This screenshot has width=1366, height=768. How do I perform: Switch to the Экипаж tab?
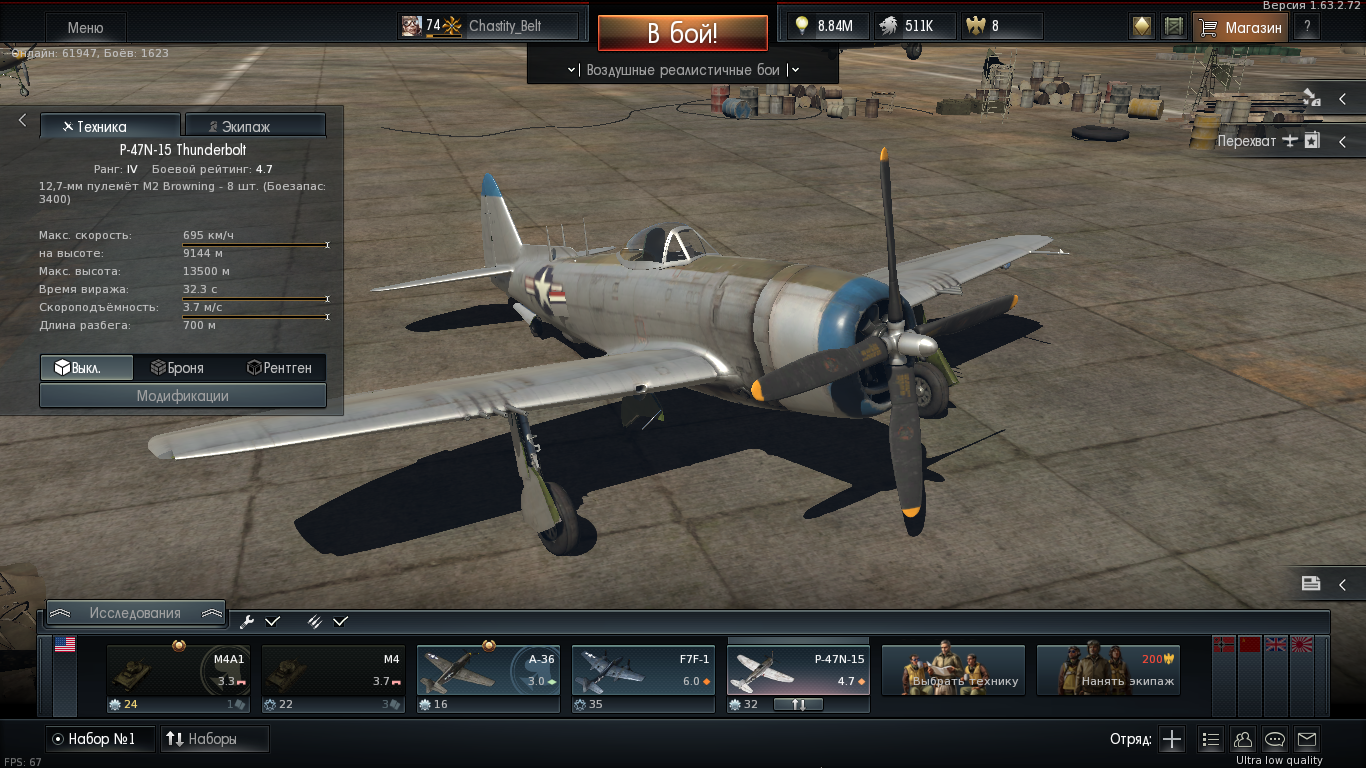pyautogui.click(x=255, y=126)
